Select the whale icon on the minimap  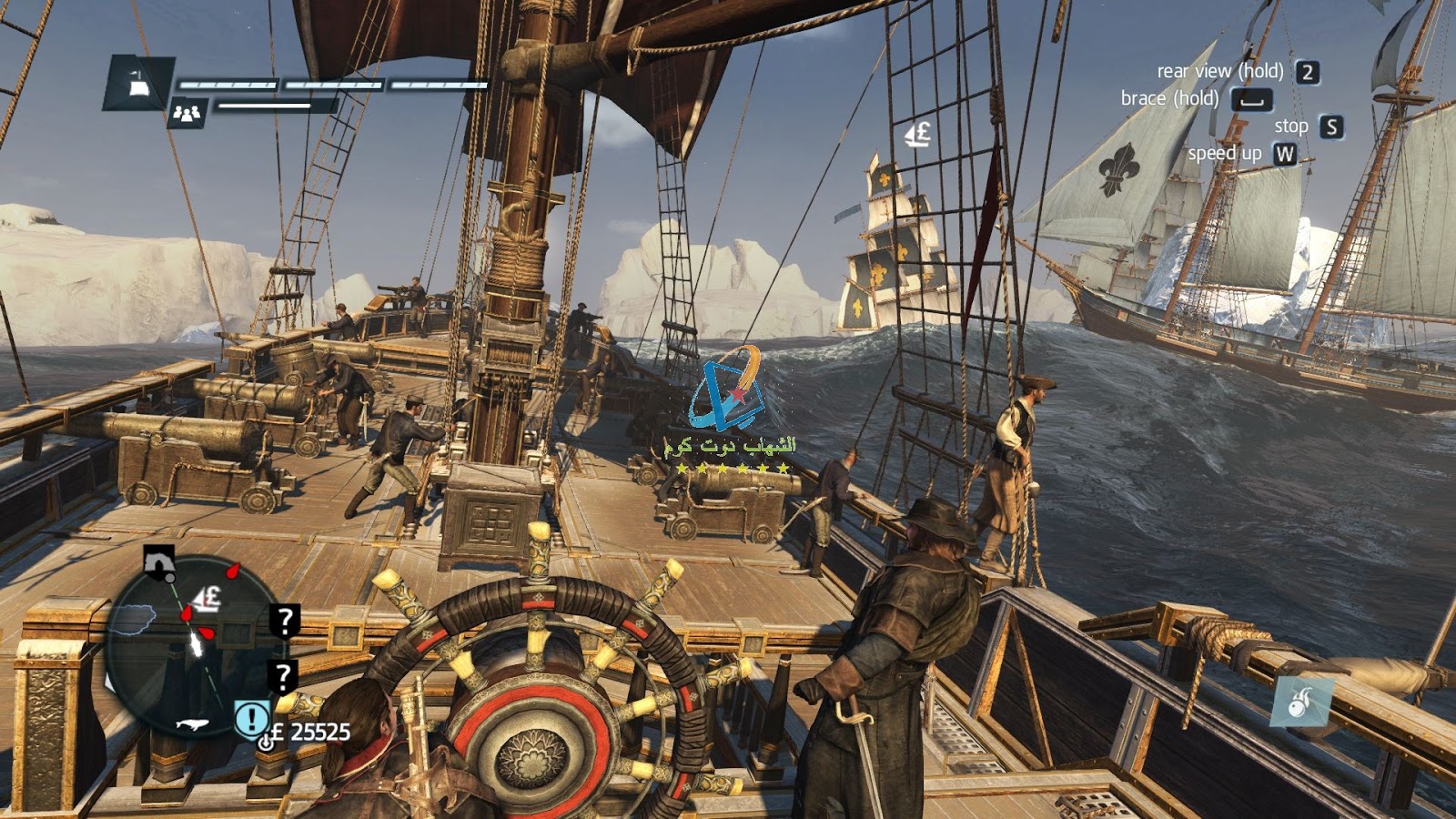click(x=193, y=724)
